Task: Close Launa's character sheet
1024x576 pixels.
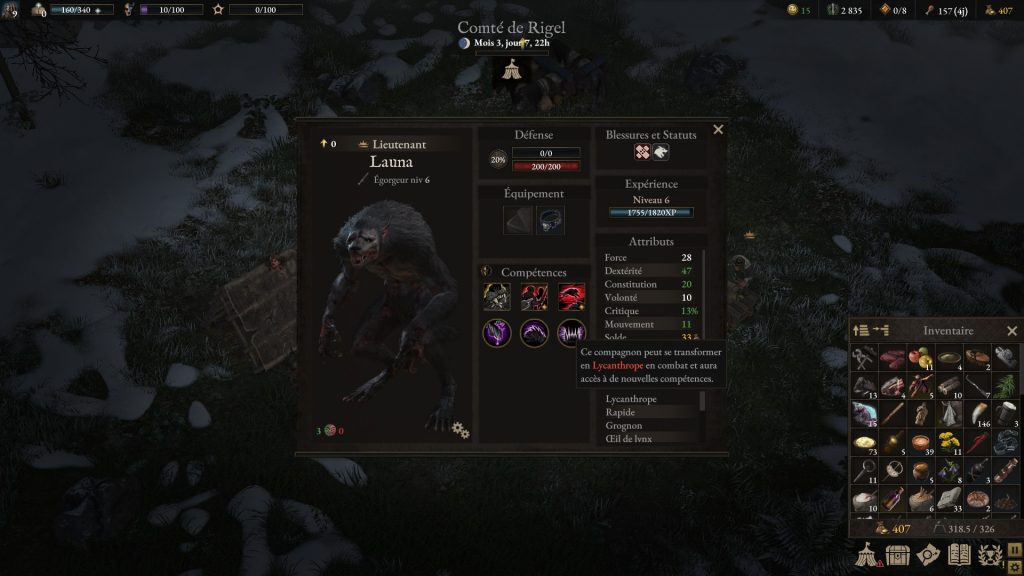Action: tap(717, 130)
